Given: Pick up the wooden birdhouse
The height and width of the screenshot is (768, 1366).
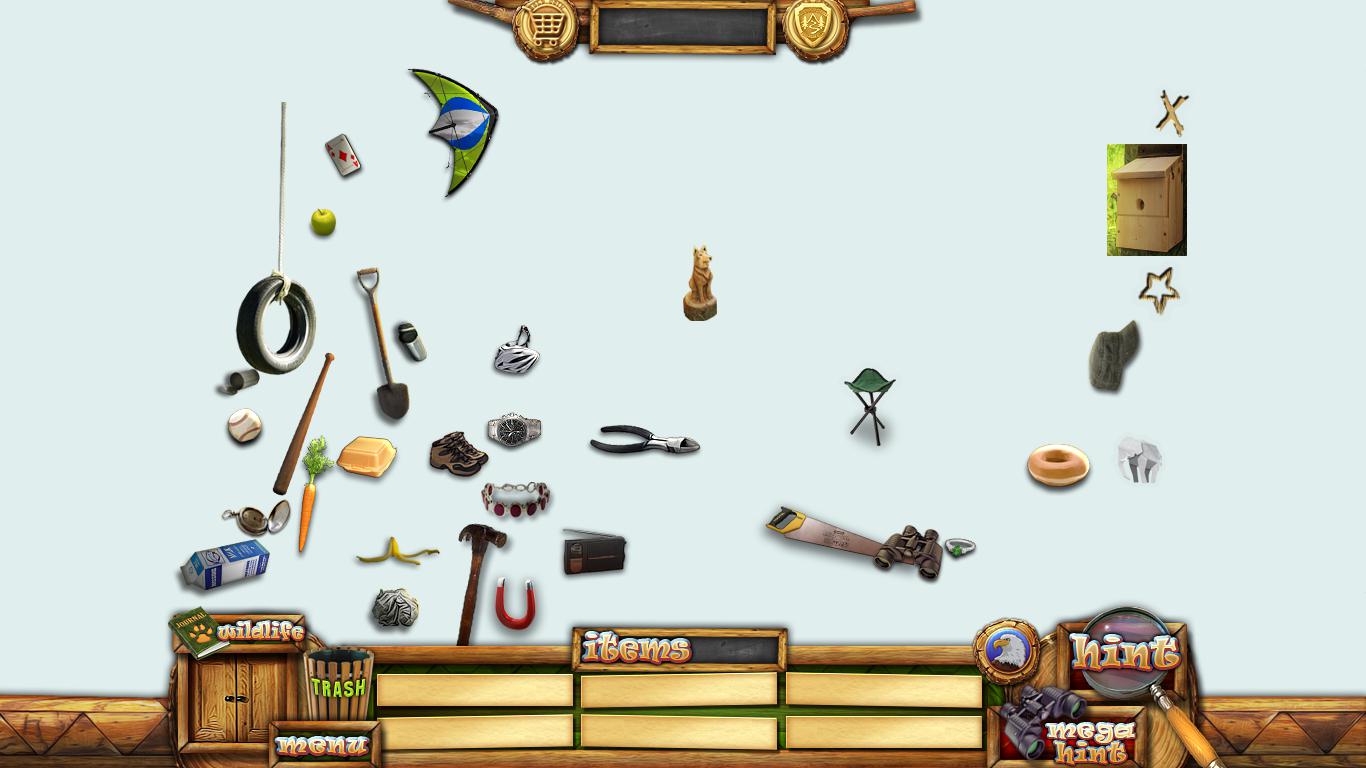Looking at the screenshot, I should [1146, 200].
